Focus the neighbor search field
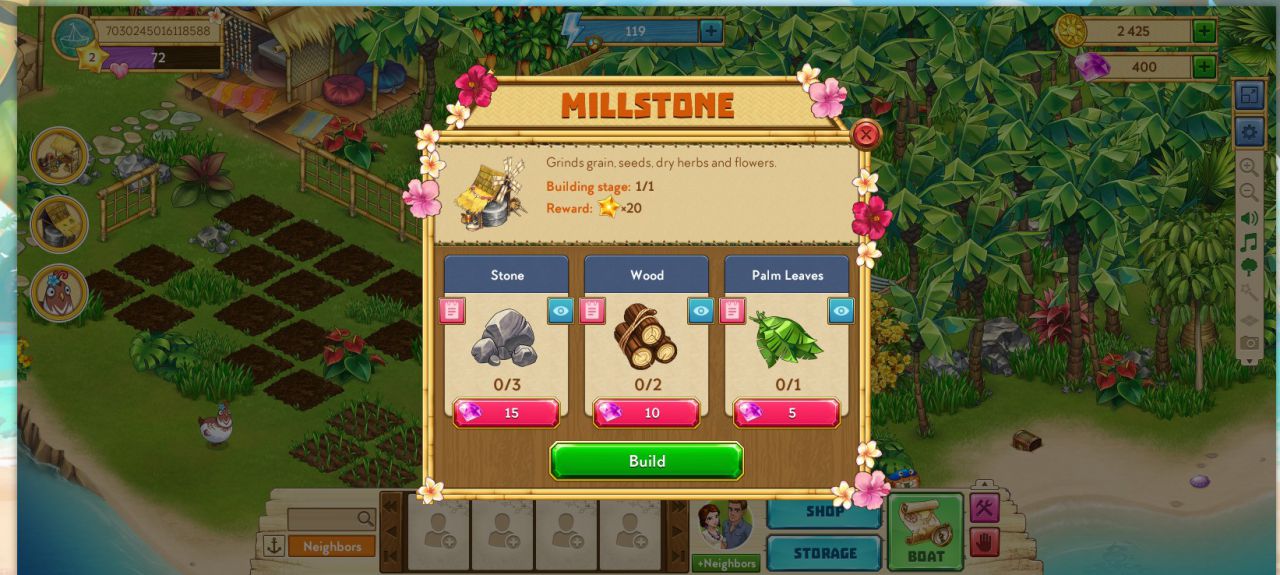 coord(322,519)
